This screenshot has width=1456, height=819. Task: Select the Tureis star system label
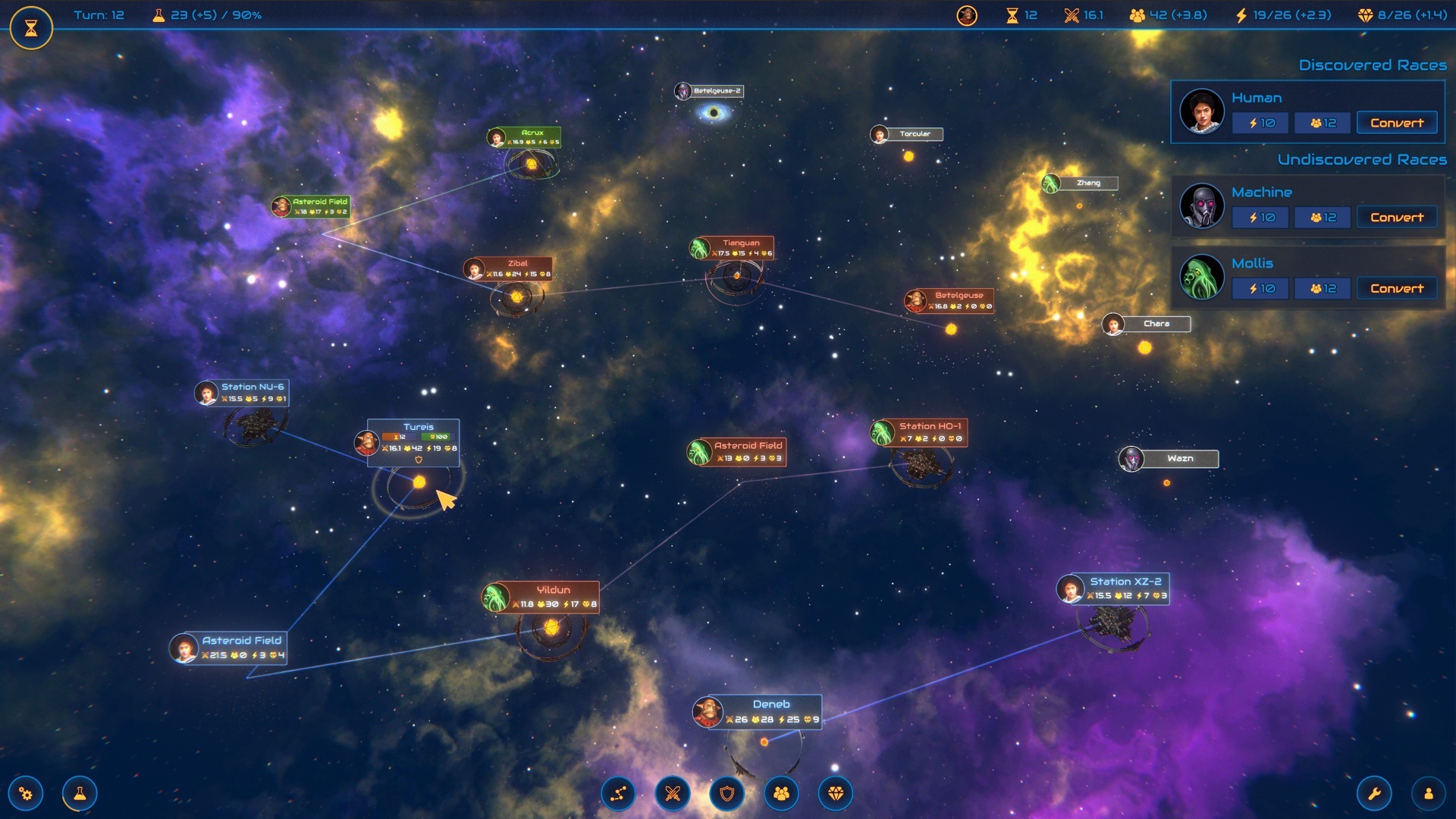click(x=419, y=427)
